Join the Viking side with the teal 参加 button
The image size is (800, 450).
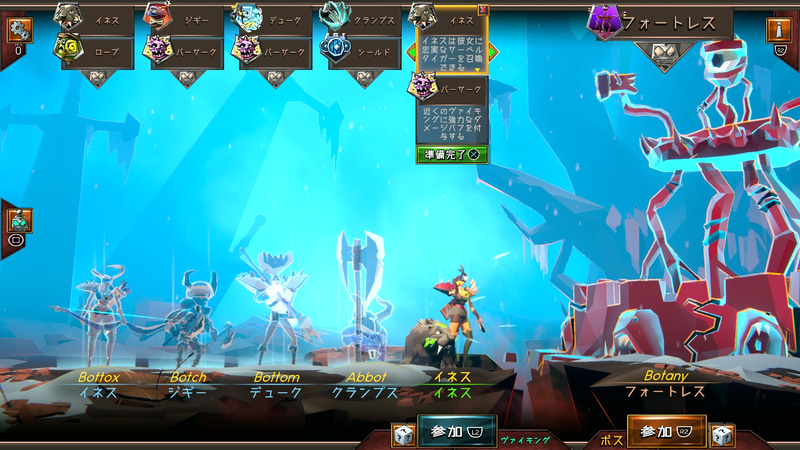point(456,431)
